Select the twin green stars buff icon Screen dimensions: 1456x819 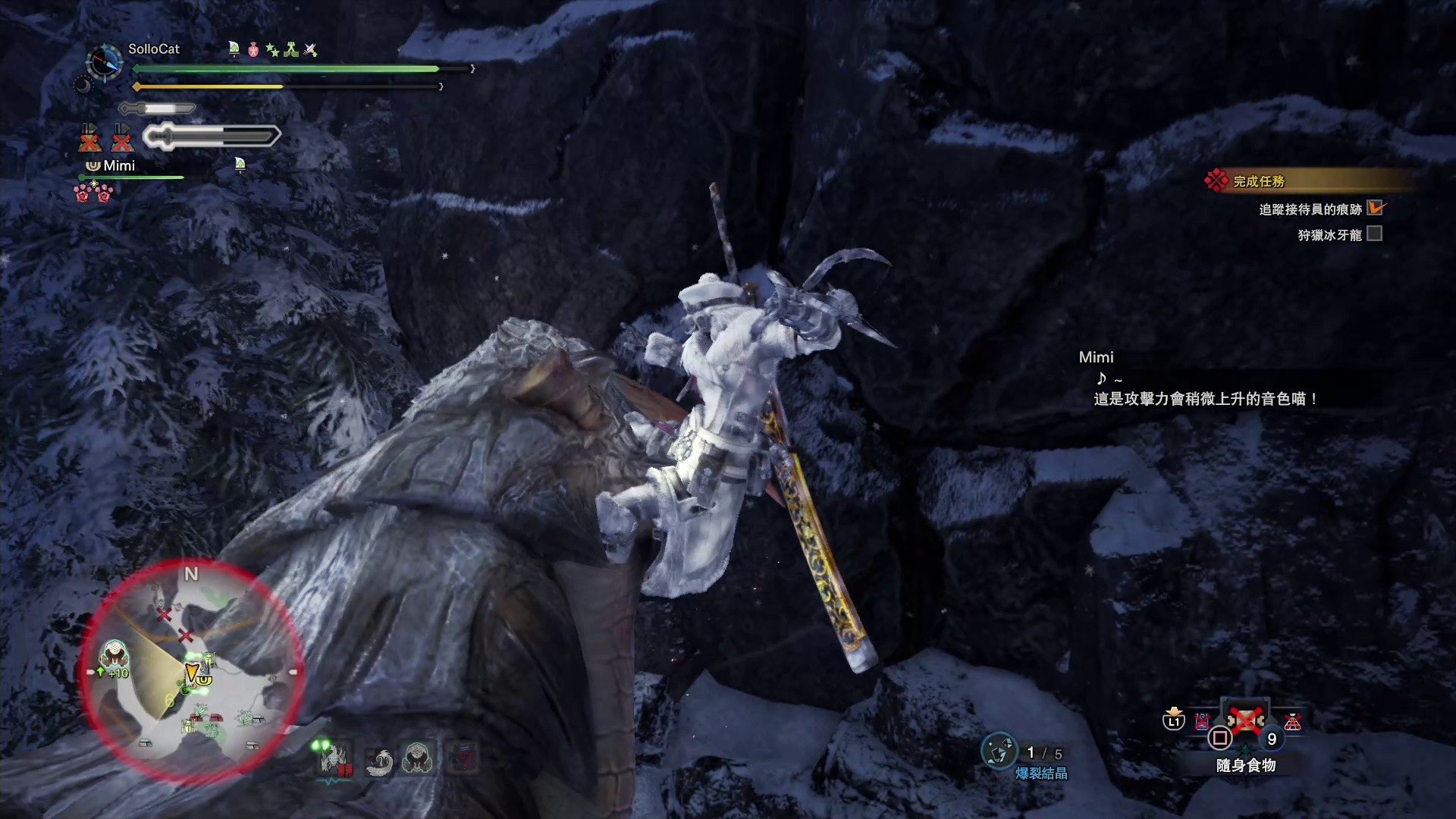click(x=272, y=50)
